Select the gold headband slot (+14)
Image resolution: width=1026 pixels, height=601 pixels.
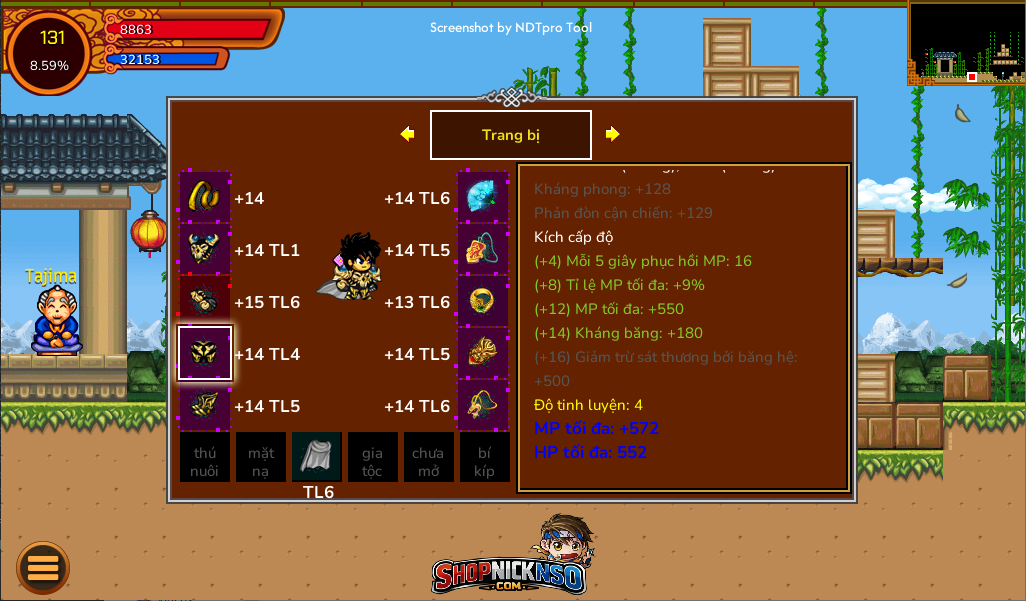pyautogui.click(x=205, y=197)
